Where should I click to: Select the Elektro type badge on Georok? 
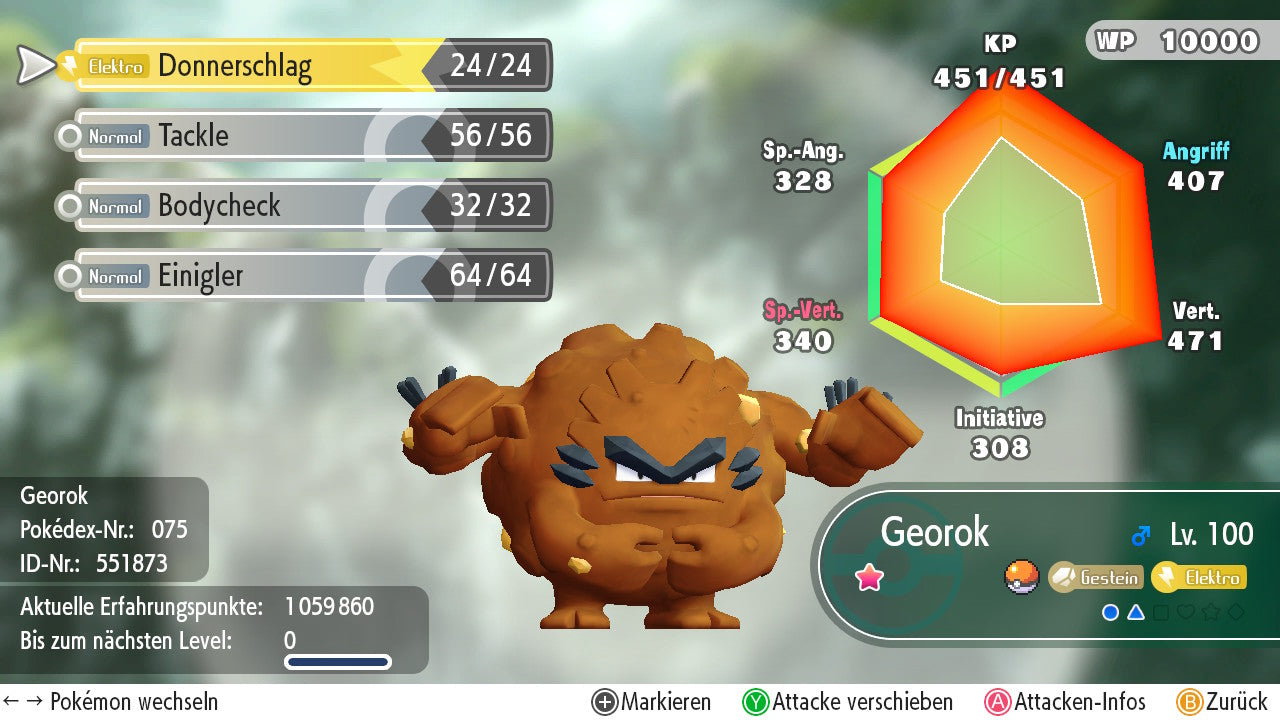point(1200,577)
